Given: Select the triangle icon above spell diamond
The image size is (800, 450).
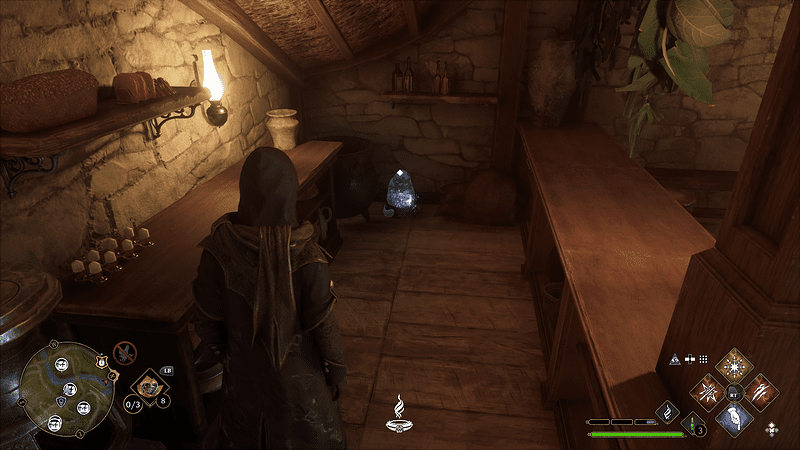Looking at the screenshot, I should click(675, 358).
